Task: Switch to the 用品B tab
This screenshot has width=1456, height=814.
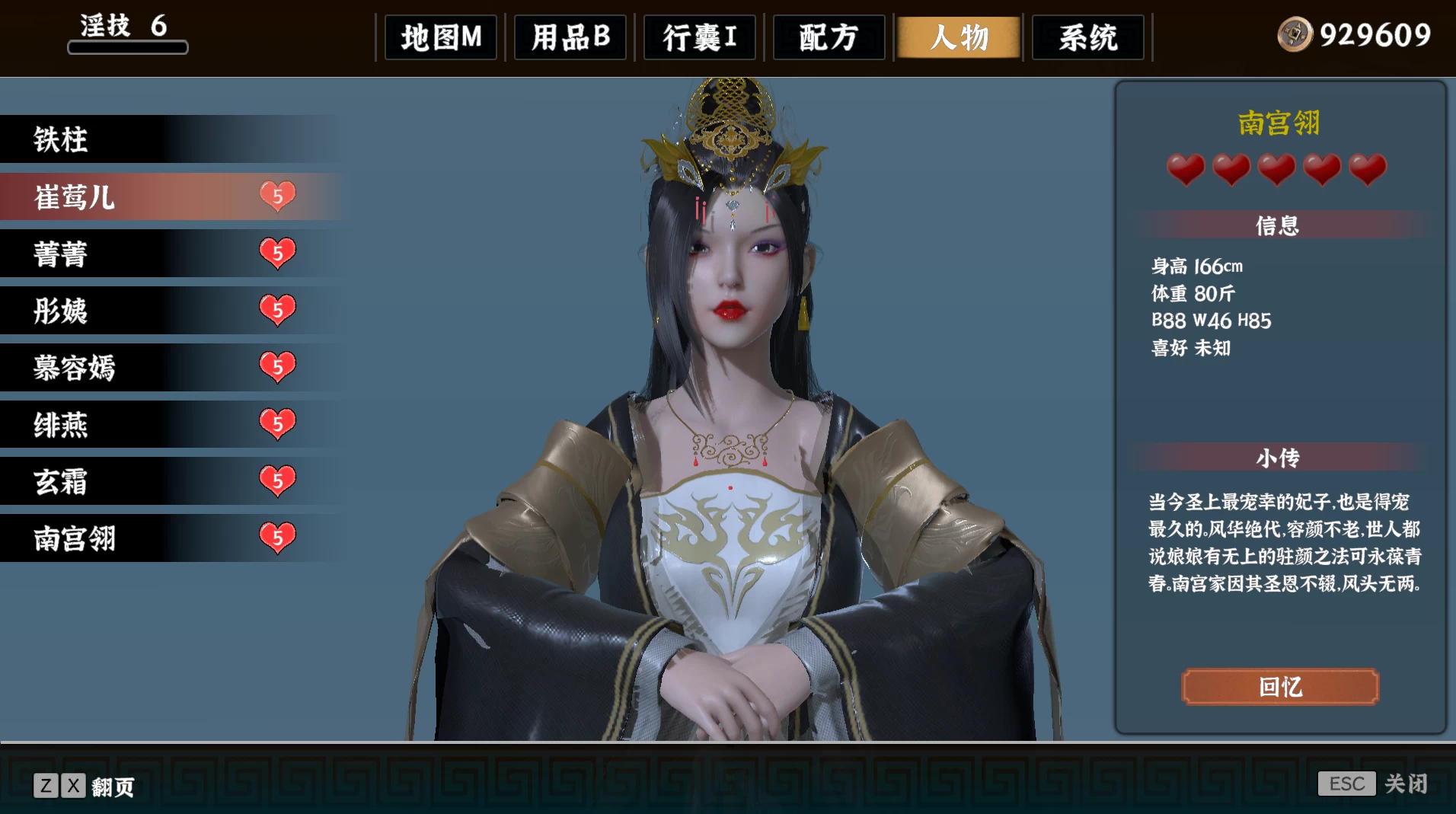Action: 570,37
